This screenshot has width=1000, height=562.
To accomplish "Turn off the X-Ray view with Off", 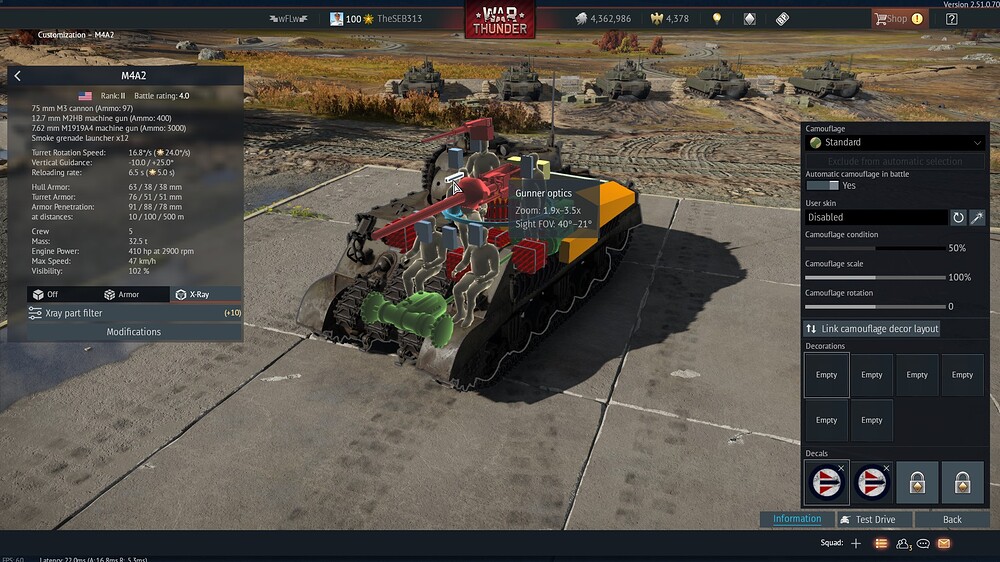I will (x=46, y=294).
